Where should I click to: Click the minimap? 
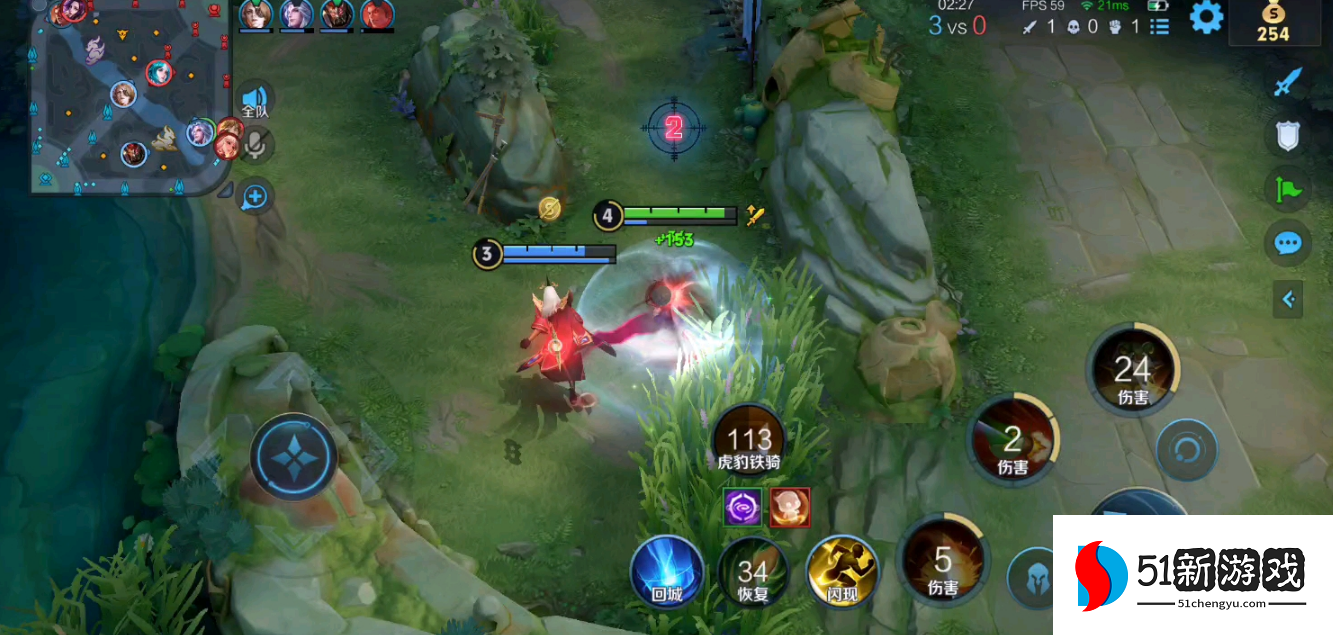(128, 96)
